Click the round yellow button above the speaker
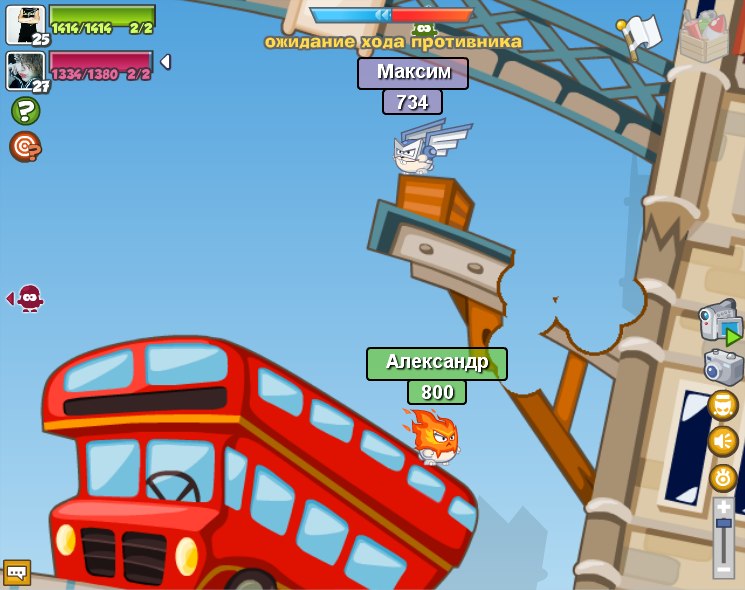This screenshot has height=590, width=745. (x=723, y=405)
